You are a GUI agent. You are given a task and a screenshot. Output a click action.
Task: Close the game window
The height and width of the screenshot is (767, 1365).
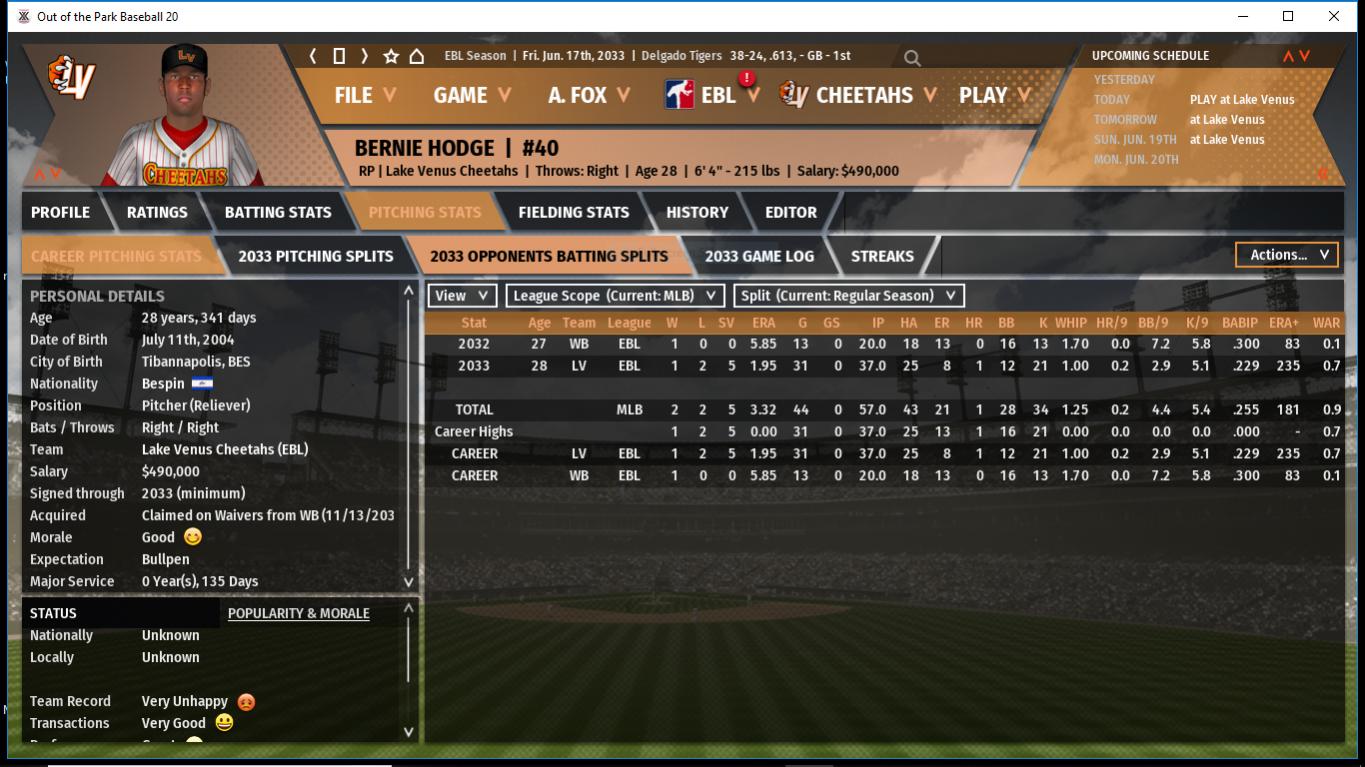pos(1333,16)
